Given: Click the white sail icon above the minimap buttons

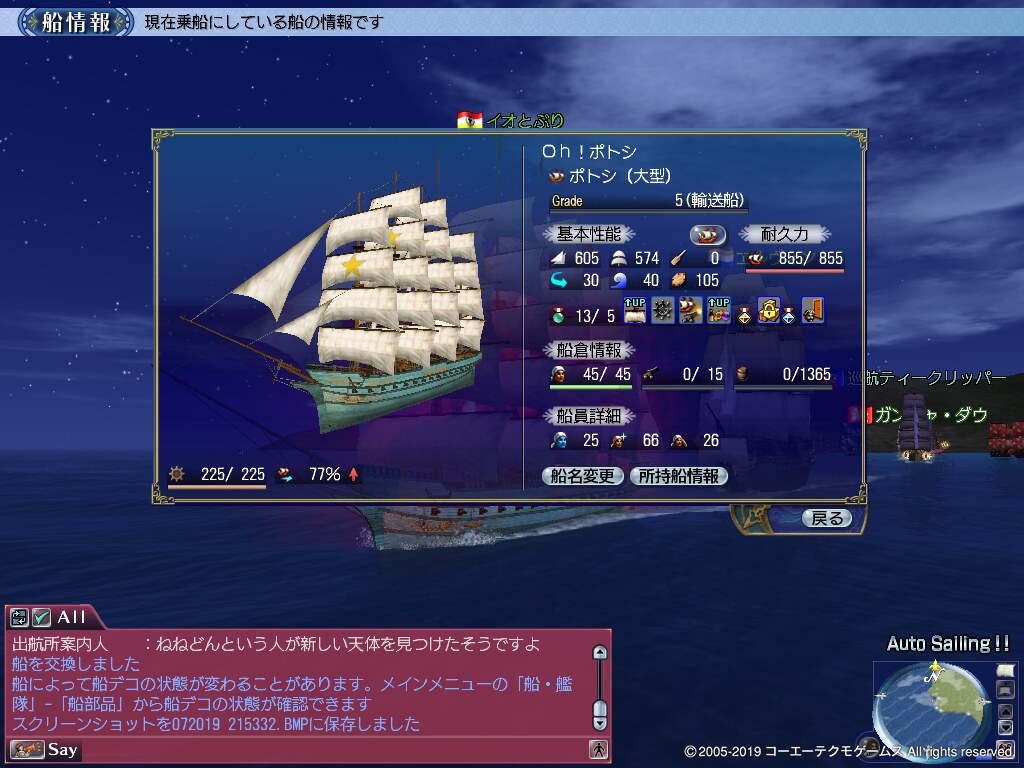Looking at the screenshot, I should coord(1005,669).
